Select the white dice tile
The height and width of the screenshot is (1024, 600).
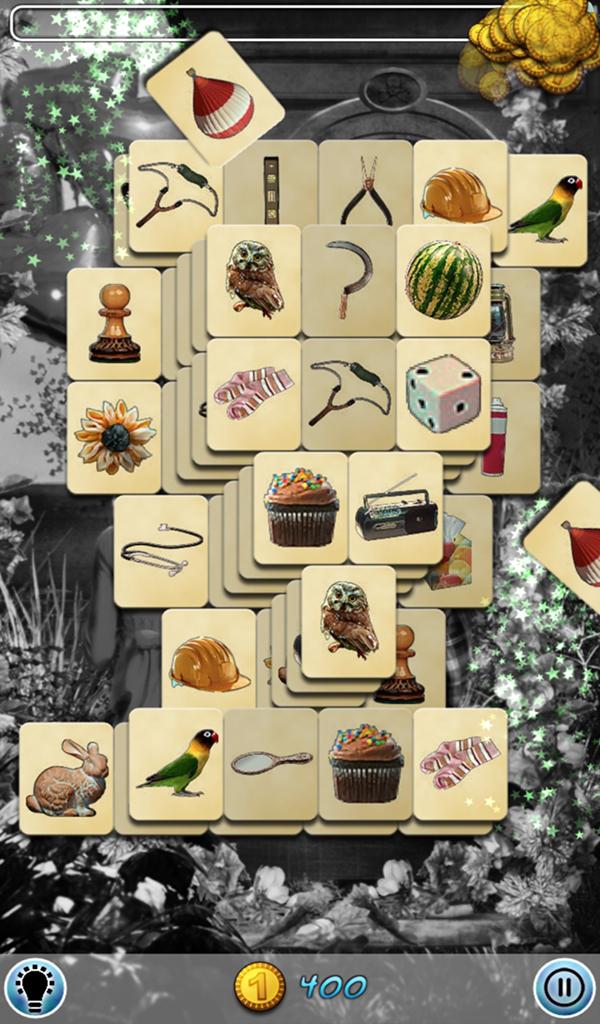pyautogui.click(x=443, y=393)
